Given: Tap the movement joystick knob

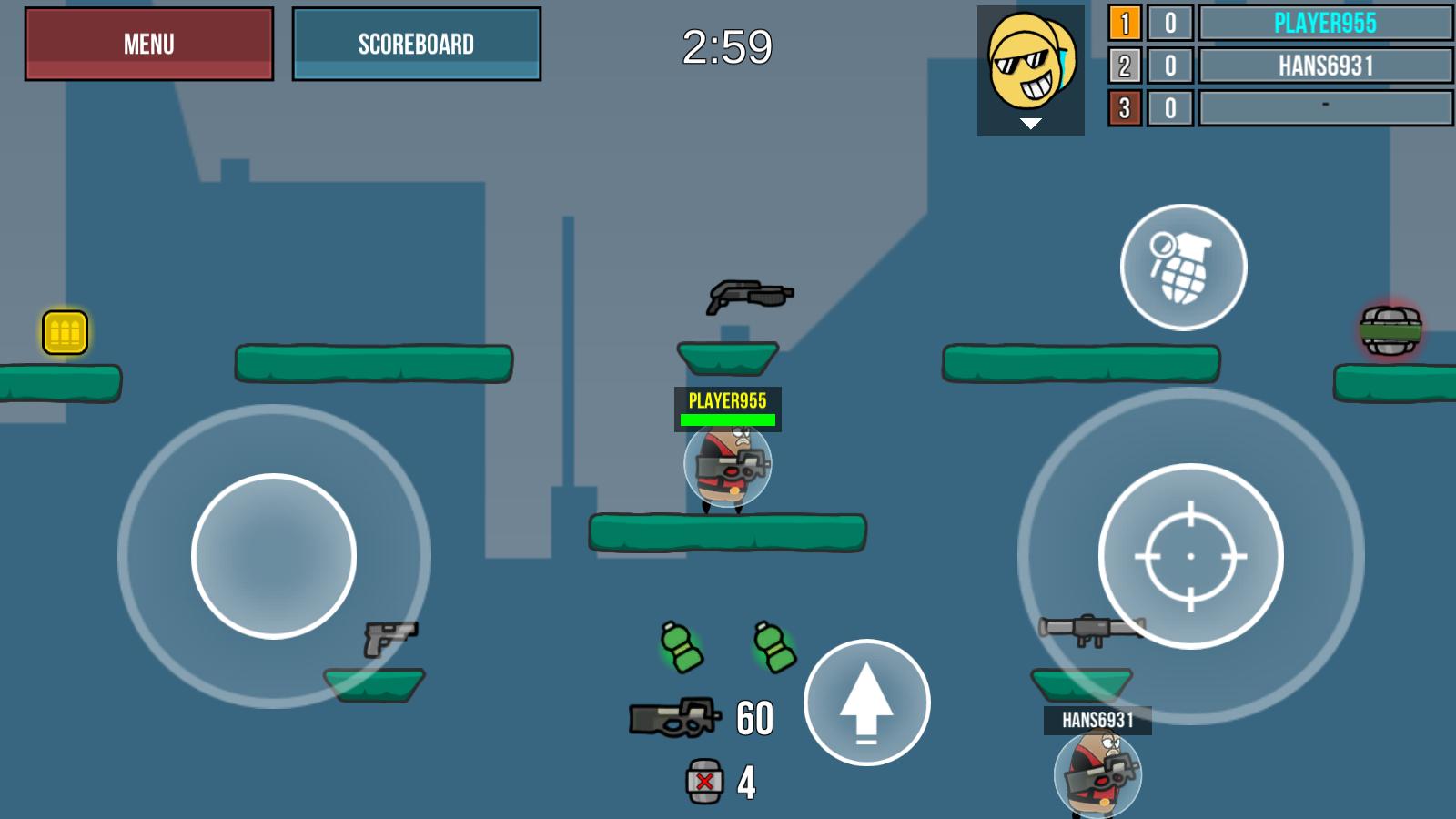Looking at the screenshot, I should click(274, 556).
